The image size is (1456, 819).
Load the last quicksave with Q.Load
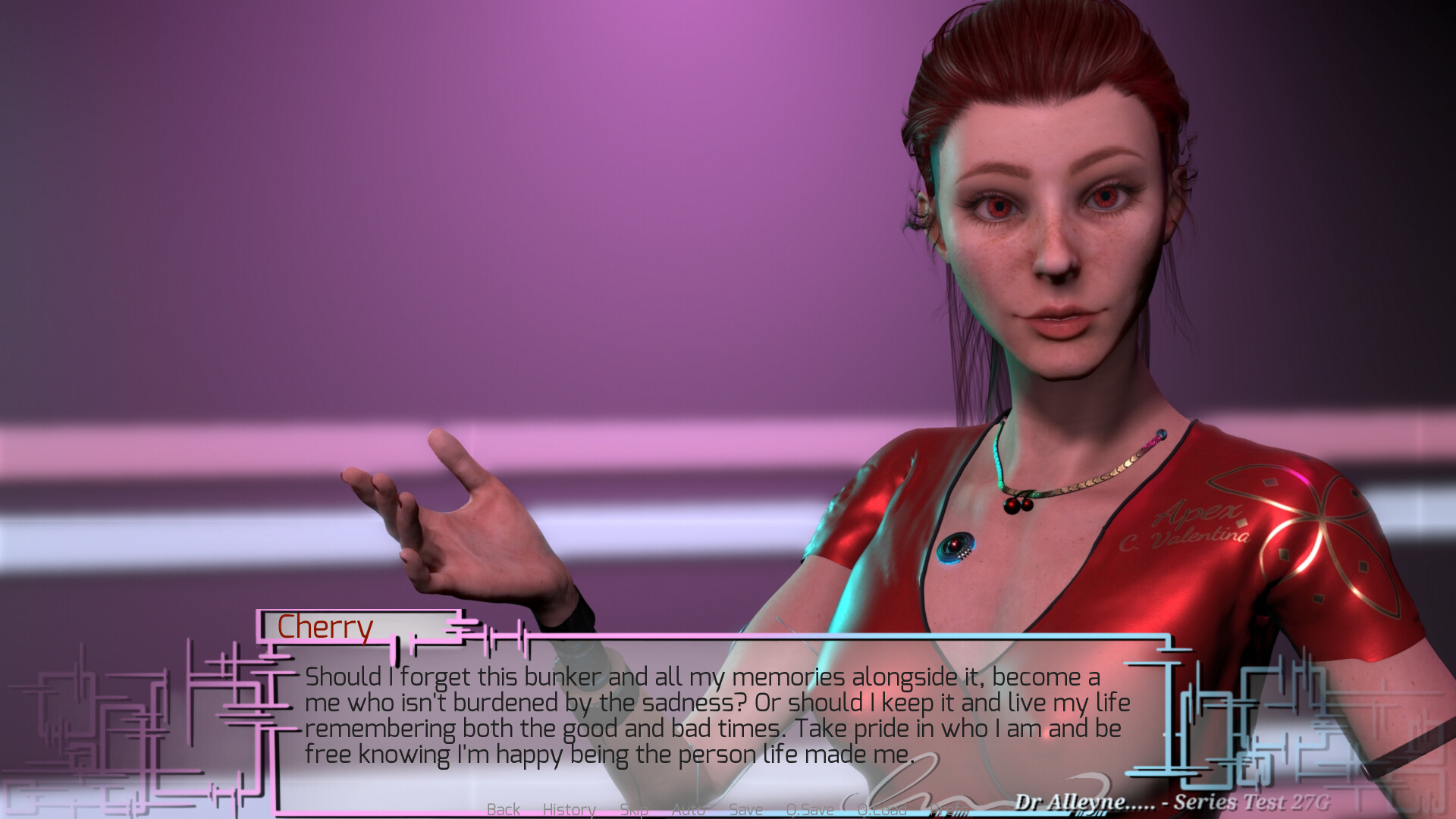click(882, 810)
